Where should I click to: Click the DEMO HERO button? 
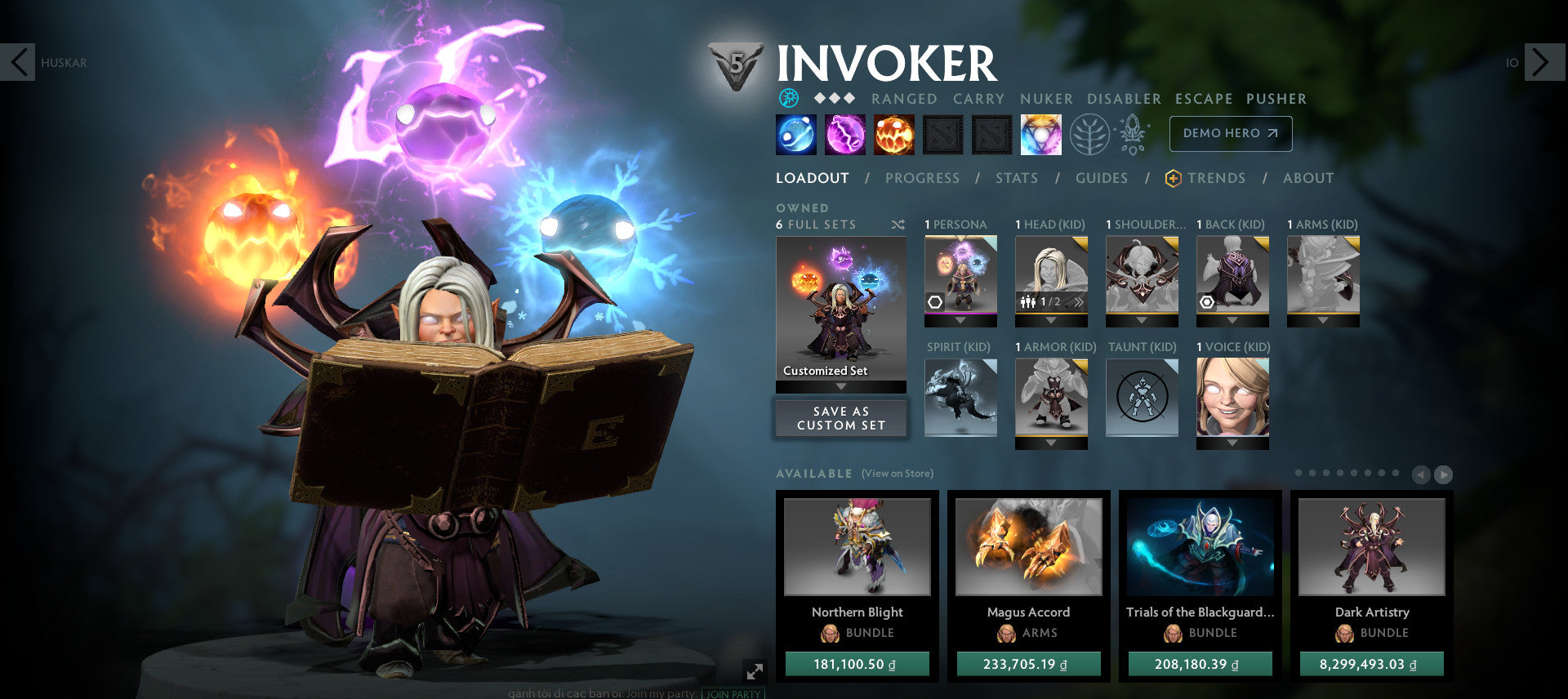[x=1231, y=133]
